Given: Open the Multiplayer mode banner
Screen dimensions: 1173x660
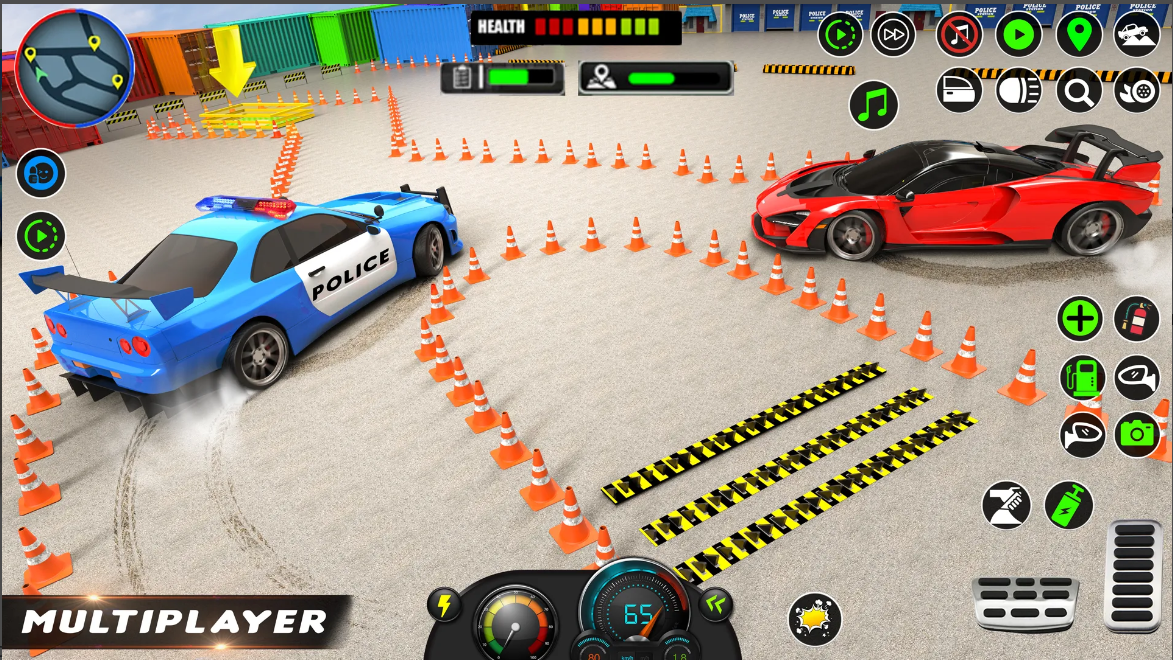Looking at the screenshot, I should pyautogui.click(x=175, y=622).
